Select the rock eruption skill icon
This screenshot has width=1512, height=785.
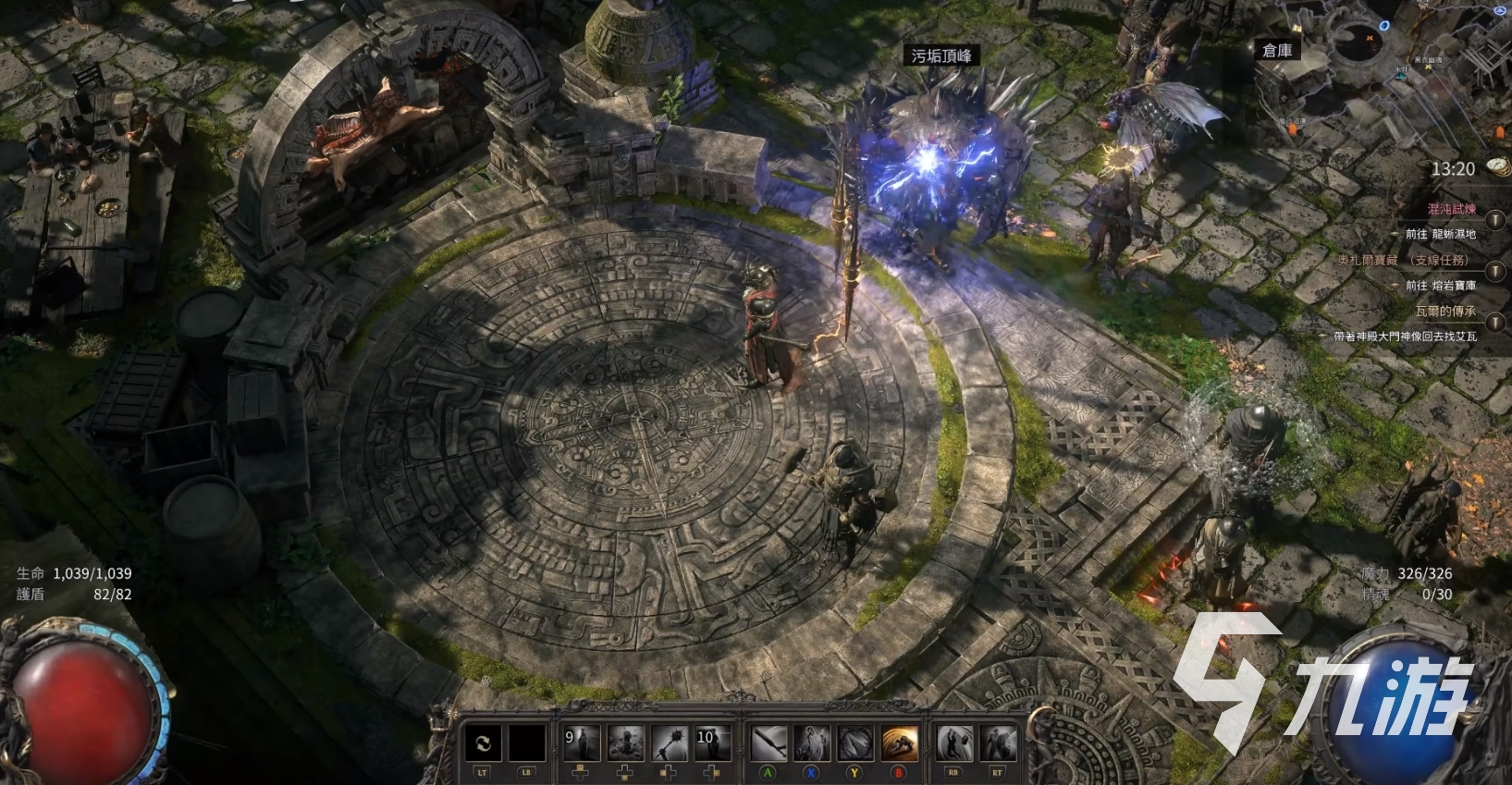[x=625, y=743]
